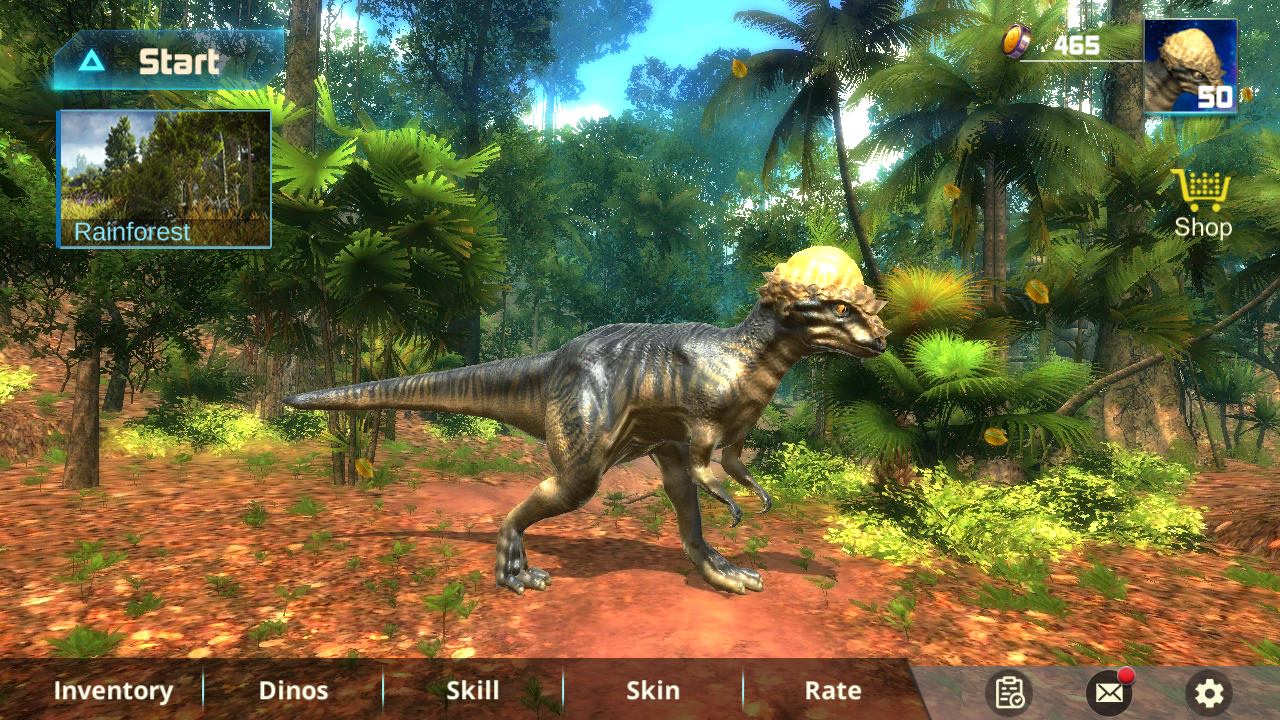Click the Rate option
1280x720 pixels.
tap(831, 690)
